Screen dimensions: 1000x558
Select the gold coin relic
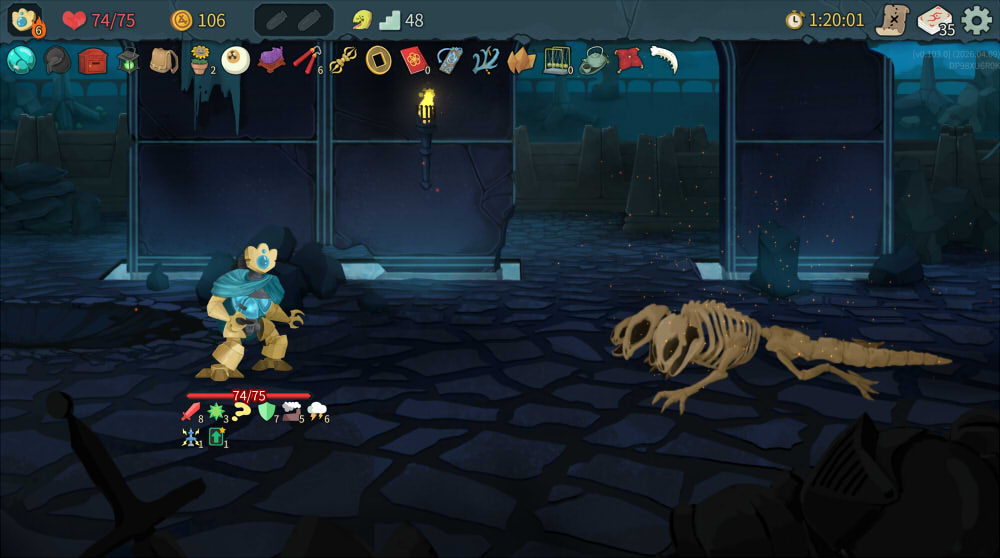click(378, 60)
